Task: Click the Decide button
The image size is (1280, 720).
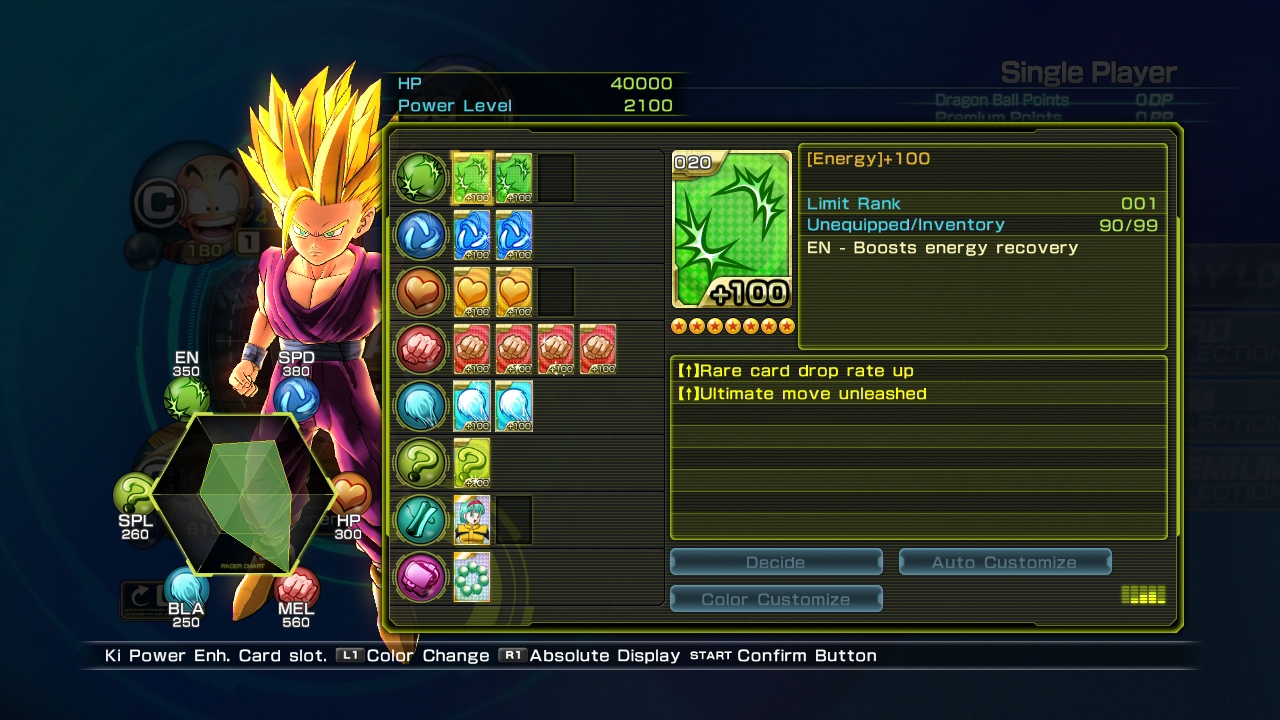Action: click(776, 562)
